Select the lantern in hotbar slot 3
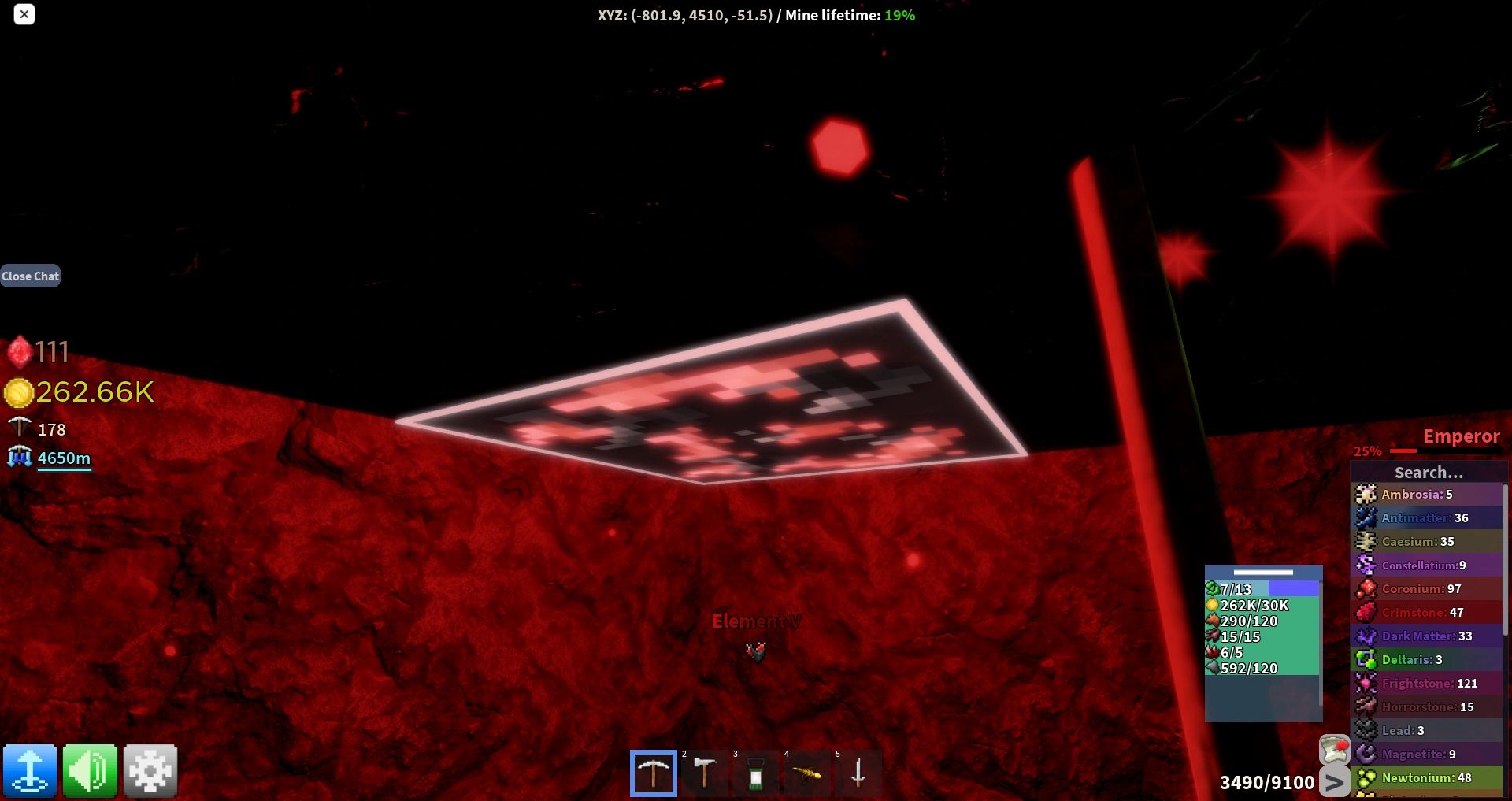The height and width of the screenshot is (801, 1512). pos(756,773)
